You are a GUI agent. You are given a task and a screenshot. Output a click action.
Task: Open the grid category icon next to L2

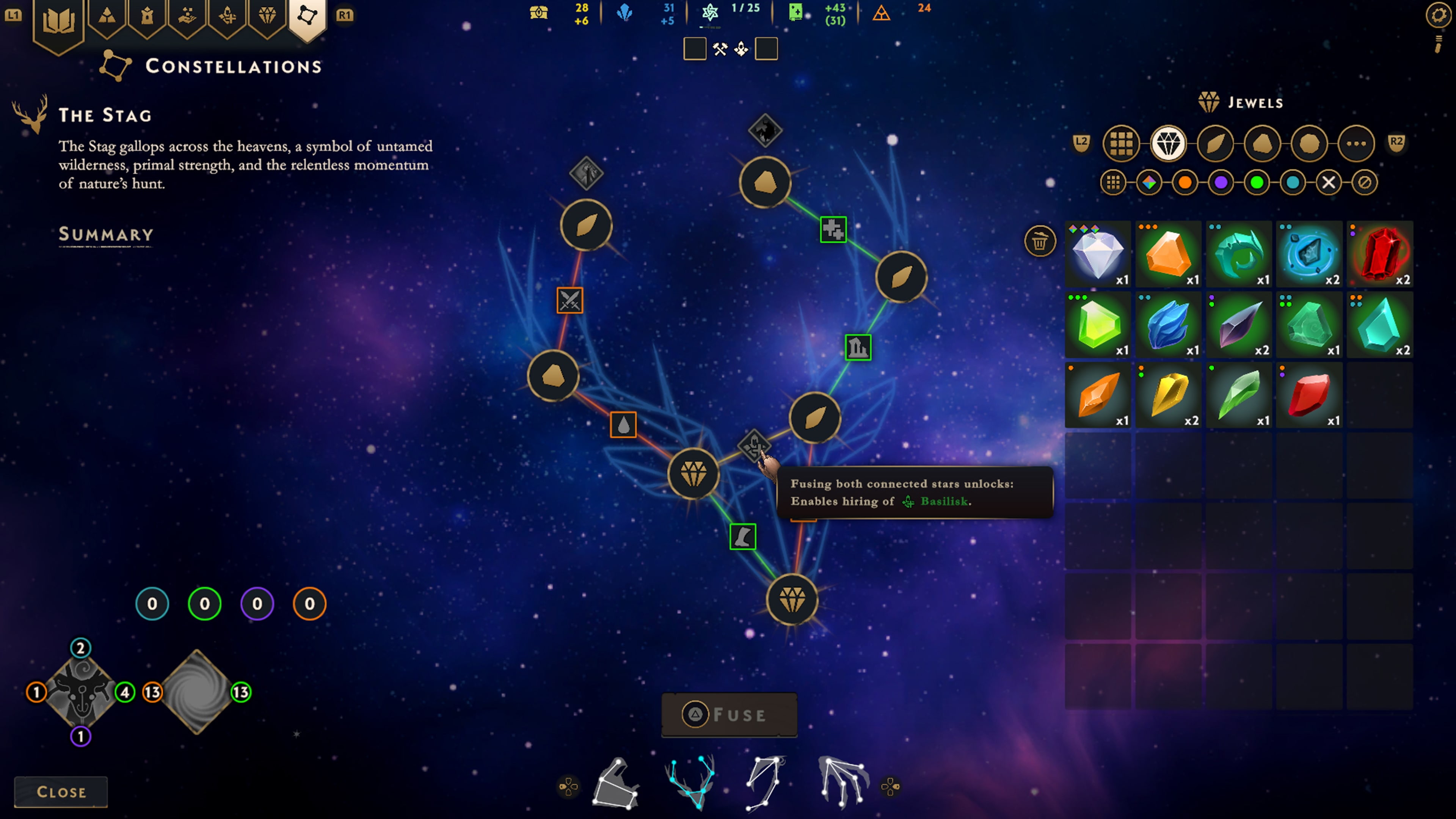click(1122, 144)
